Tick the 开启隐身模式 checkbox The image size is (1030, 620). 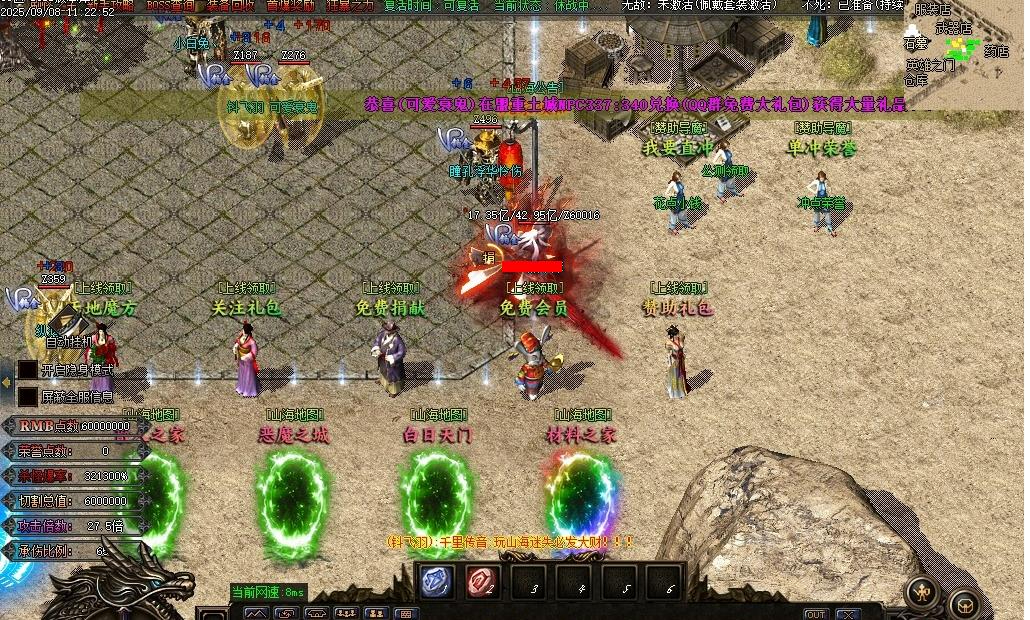27,370
